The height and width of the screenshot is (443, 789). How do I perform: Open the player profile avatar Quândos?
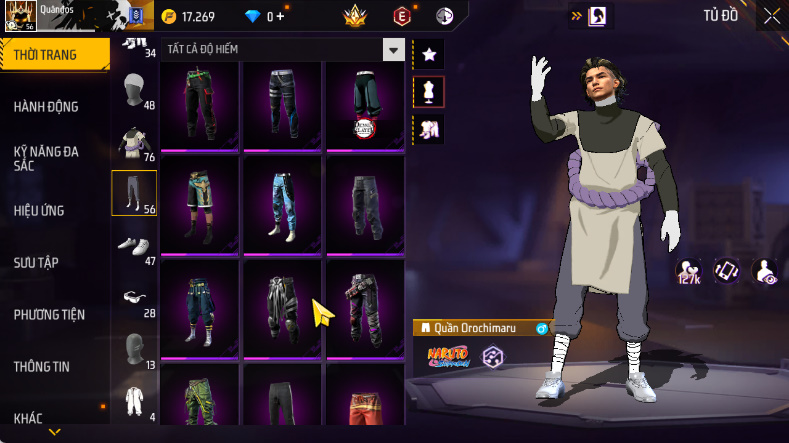click(x=20, y=17)
